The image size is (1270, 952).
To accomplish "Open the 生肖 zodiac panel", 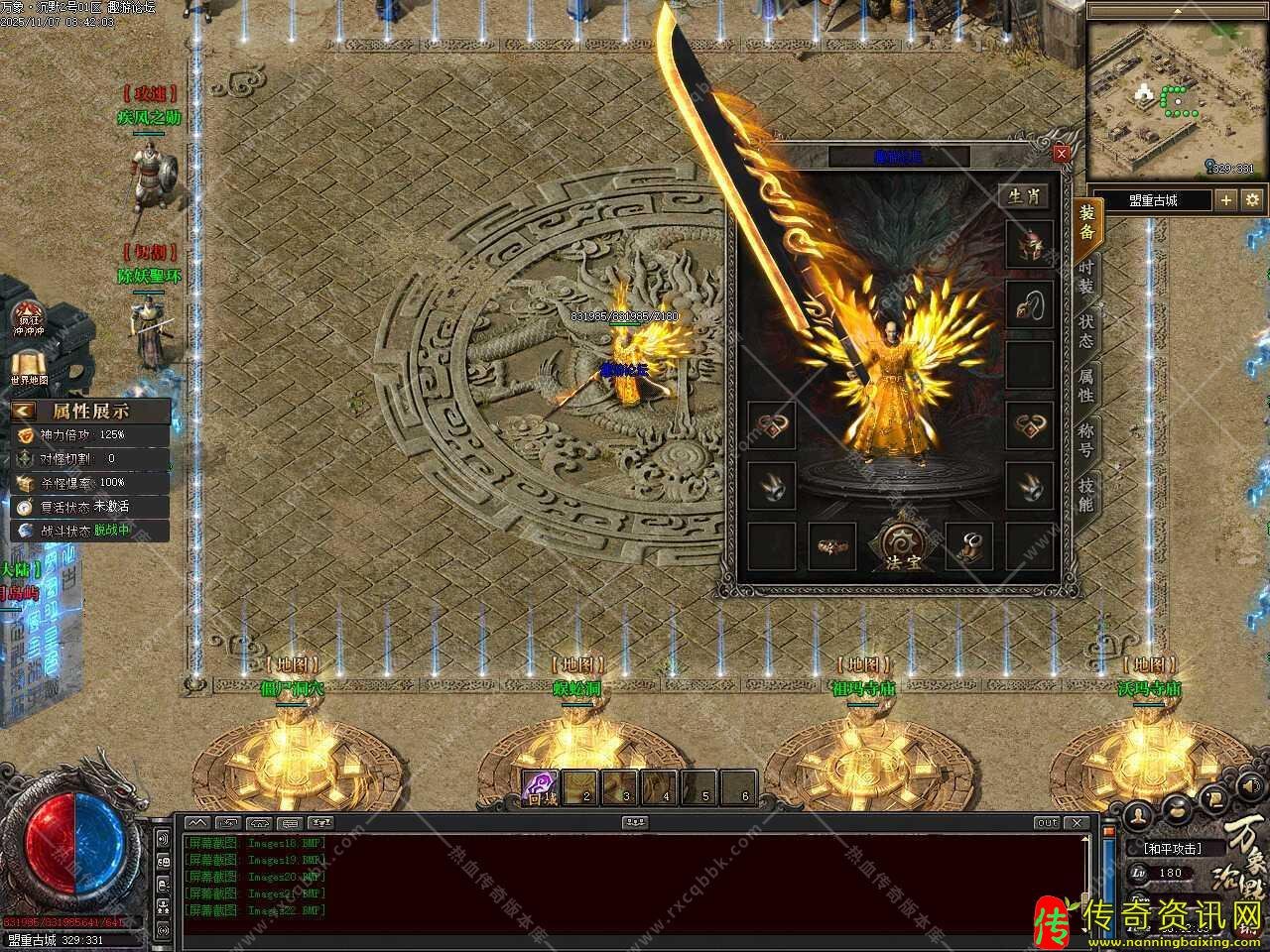I will point(1025,196).
